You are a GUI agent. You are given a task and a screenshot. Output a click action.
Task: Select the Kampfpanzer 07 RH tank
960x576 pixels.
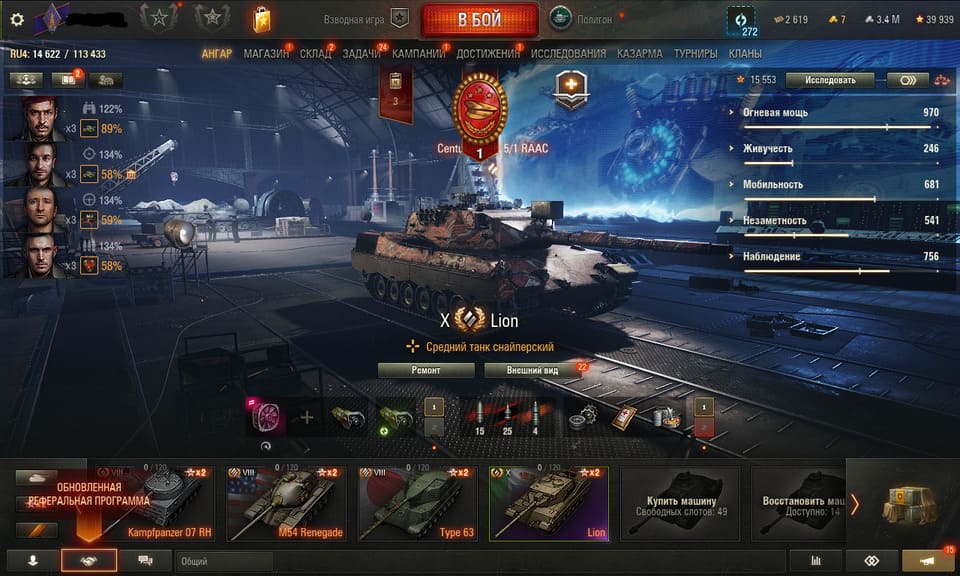click(160, 503)
